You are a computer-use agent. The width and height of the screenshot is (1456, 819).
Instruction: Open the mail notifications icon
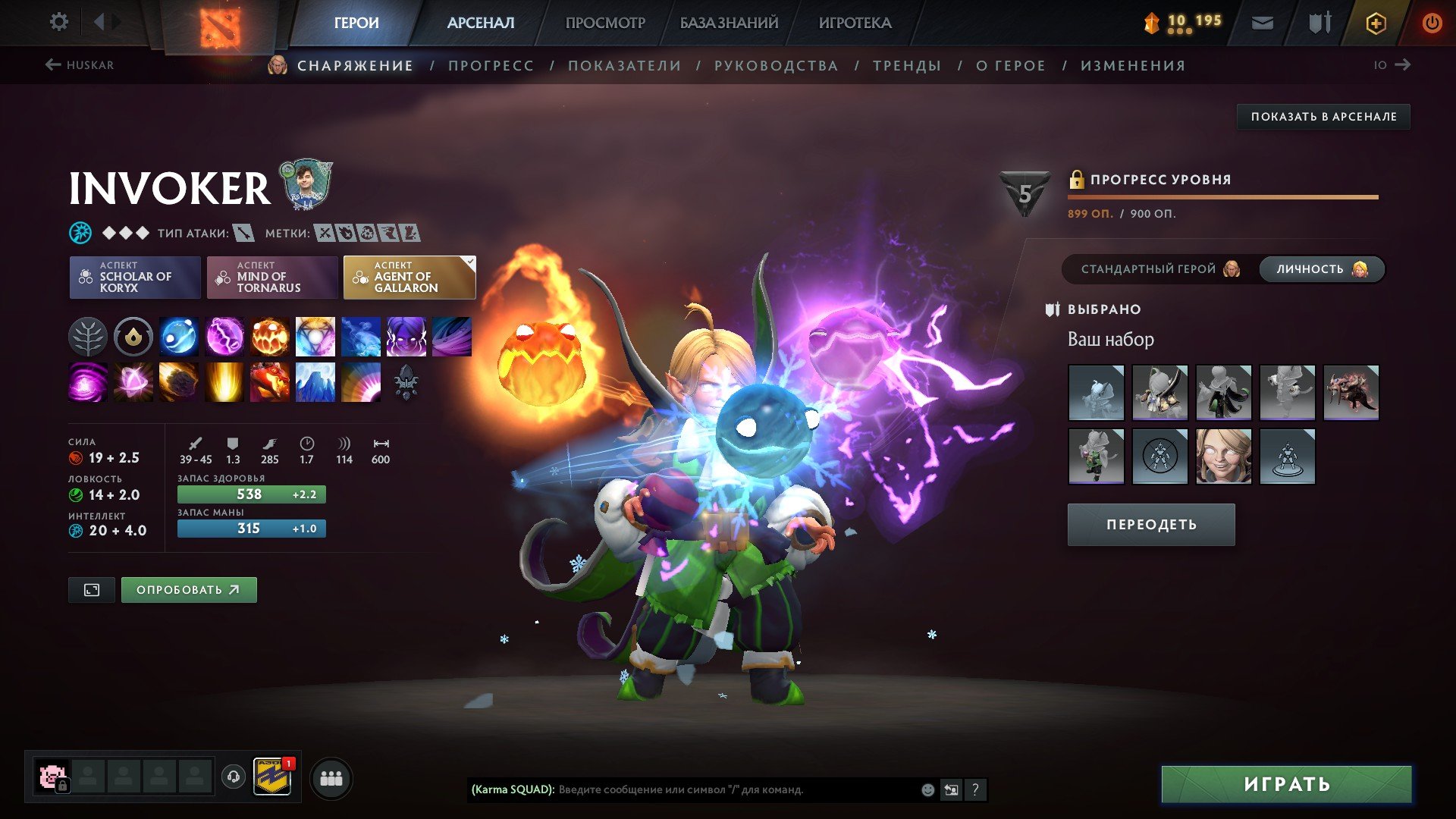(1262, 22)
